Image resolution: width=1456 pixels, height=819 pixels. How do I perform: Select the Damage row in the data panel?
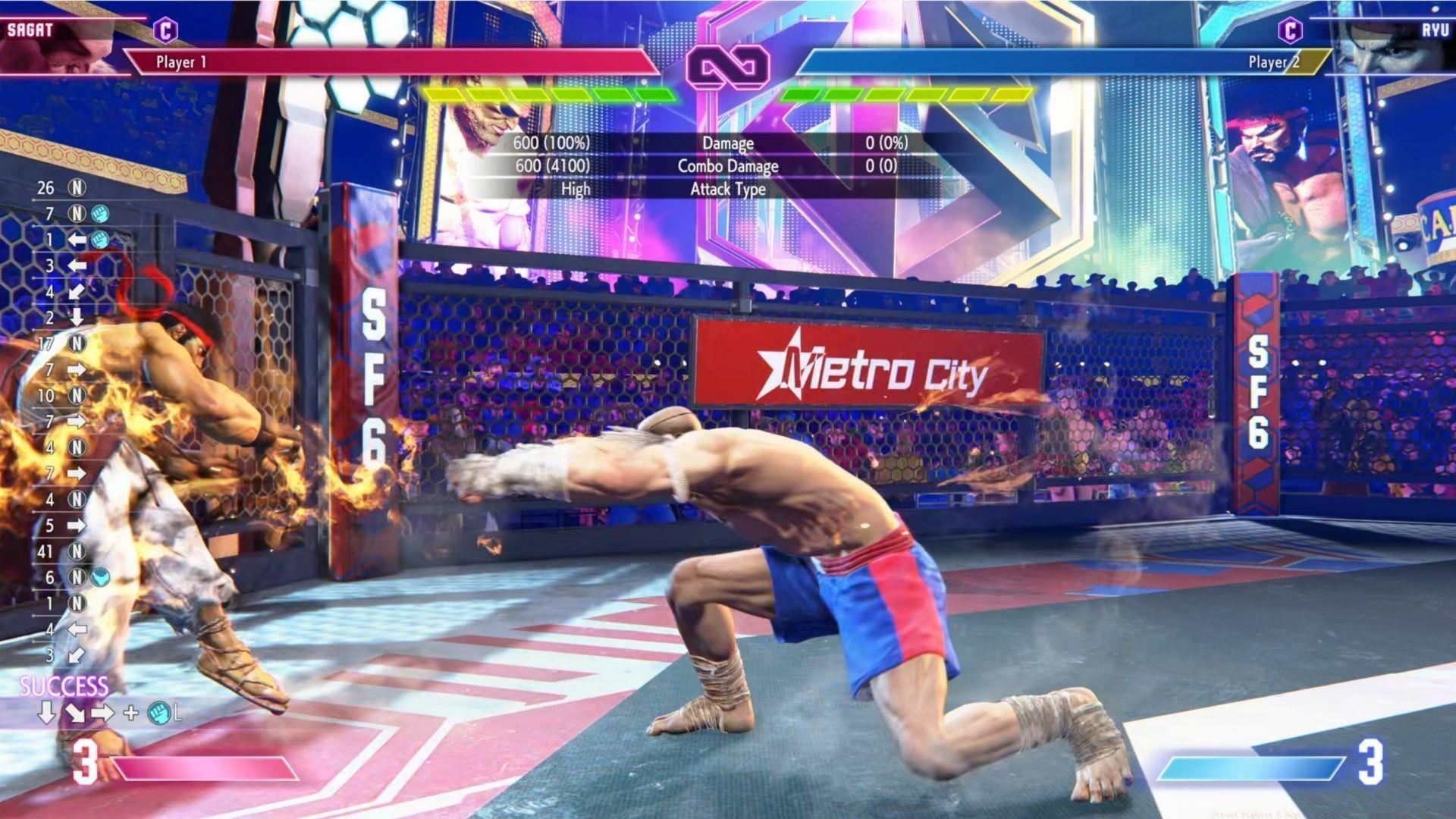pyautogui.click(x=730, y=143)
